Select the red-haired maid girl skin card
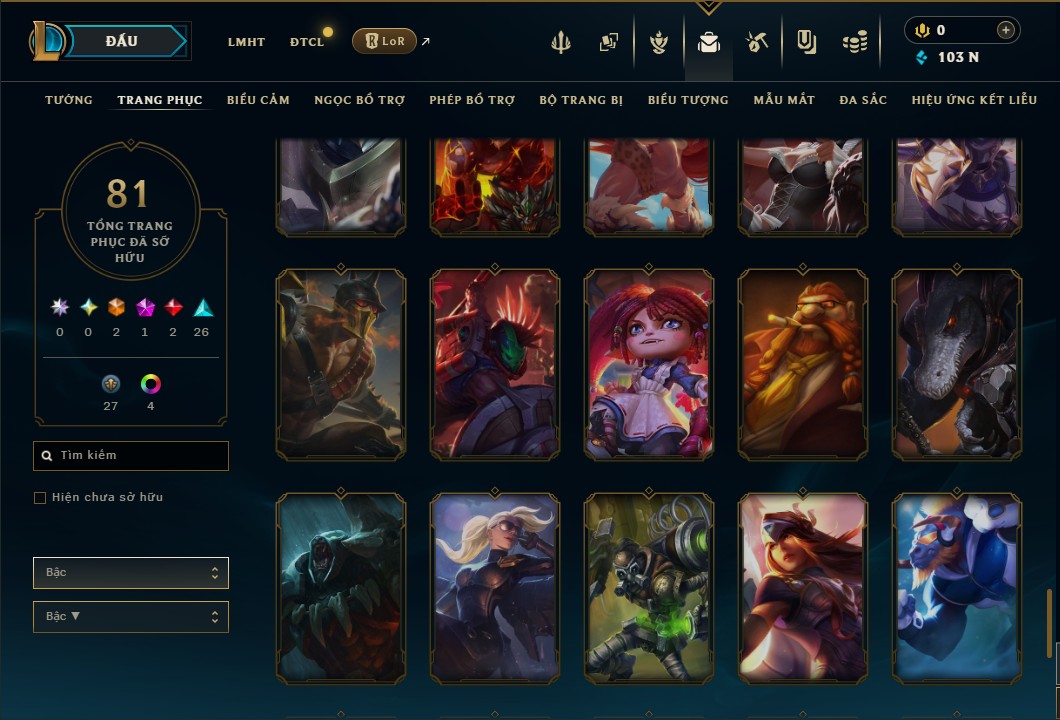Viewport: 1060px width, 720px height. click(x=649, y=365)
